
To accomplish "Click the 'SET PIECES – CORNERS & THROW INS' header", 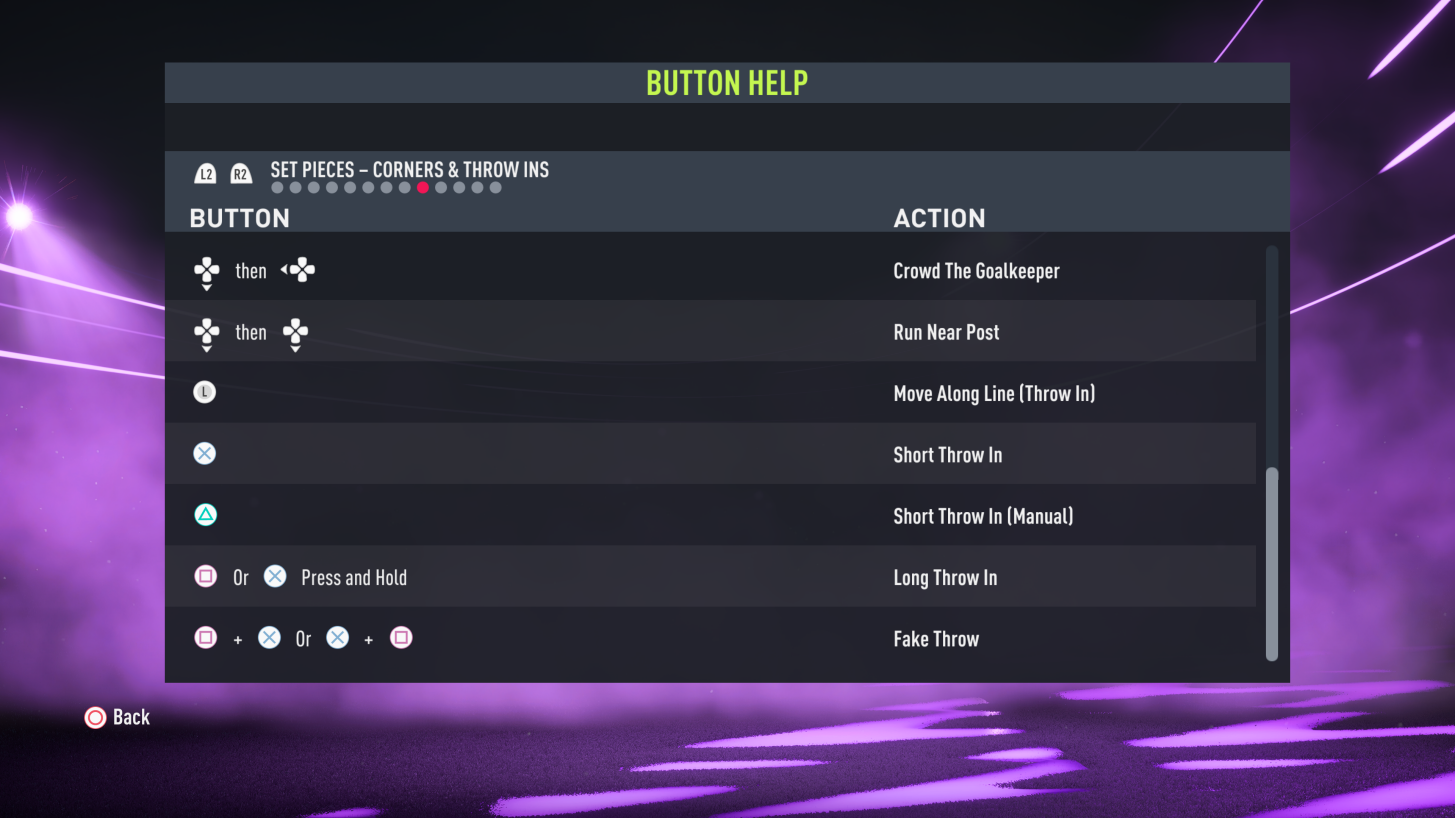I will click(x=408, y=170).
